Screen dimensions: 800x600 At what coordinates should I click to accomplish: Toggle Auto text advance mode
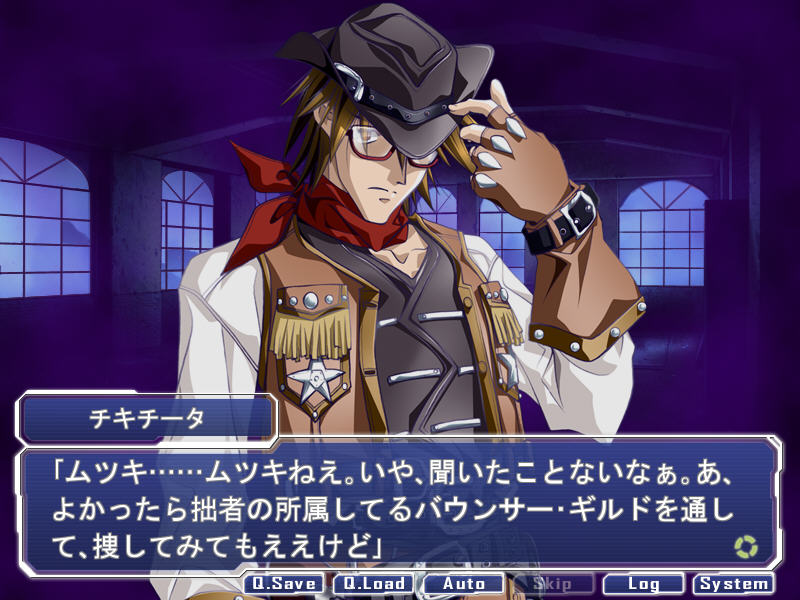[x=463, y=584]
